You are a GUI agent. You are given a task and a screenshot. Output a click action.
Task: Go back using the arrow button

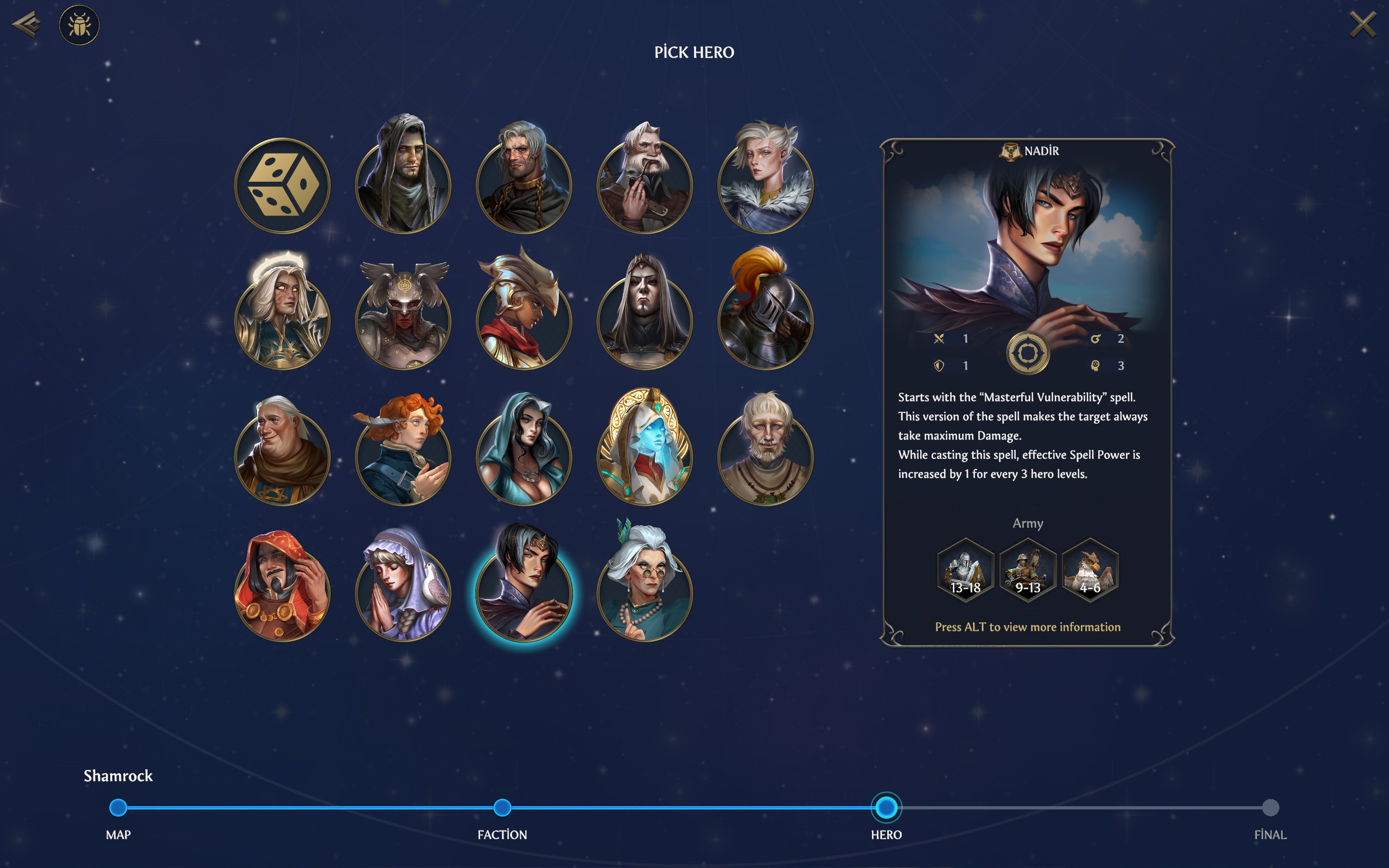click(27, 24)
